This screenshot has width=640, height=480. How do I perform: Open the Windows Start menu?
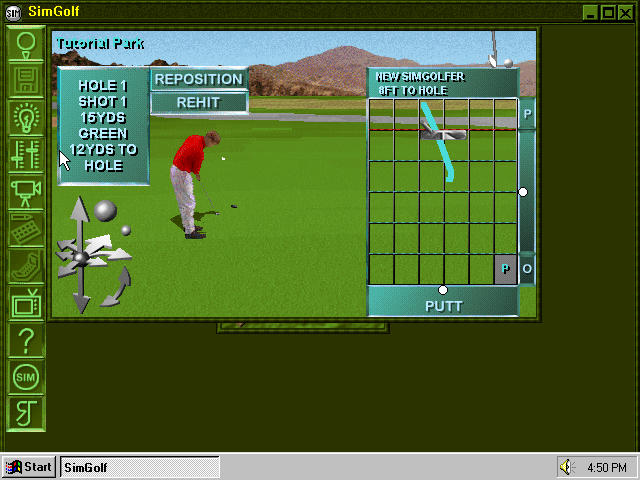point(28,467)
